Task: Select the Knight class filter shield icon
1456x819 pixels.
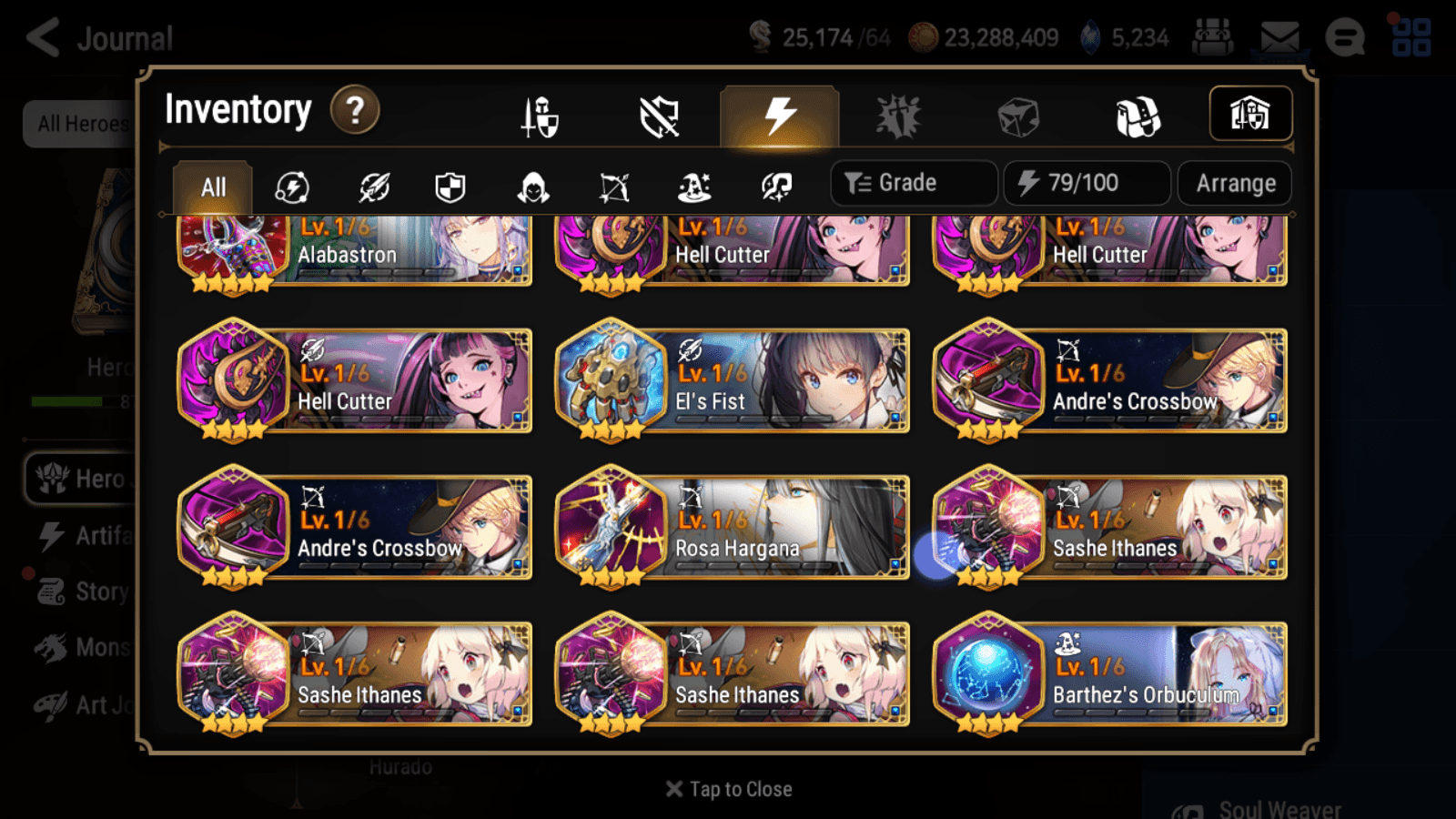Action: coord(450,187)
